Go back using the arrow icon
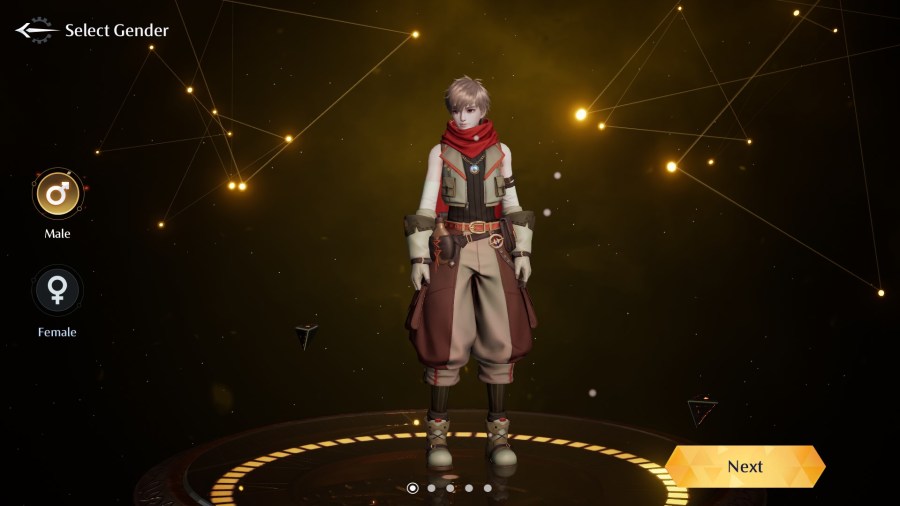The height and width of the screenshot is (506, 900). (34, 30)
